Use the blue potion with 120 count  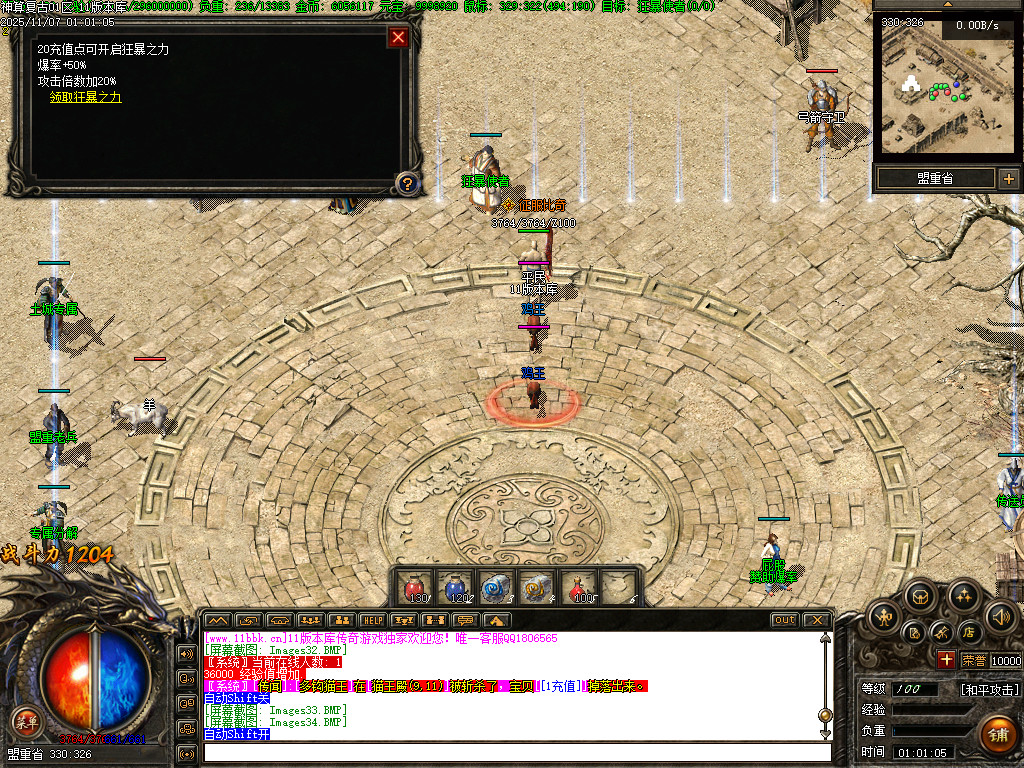pos(455,587)
